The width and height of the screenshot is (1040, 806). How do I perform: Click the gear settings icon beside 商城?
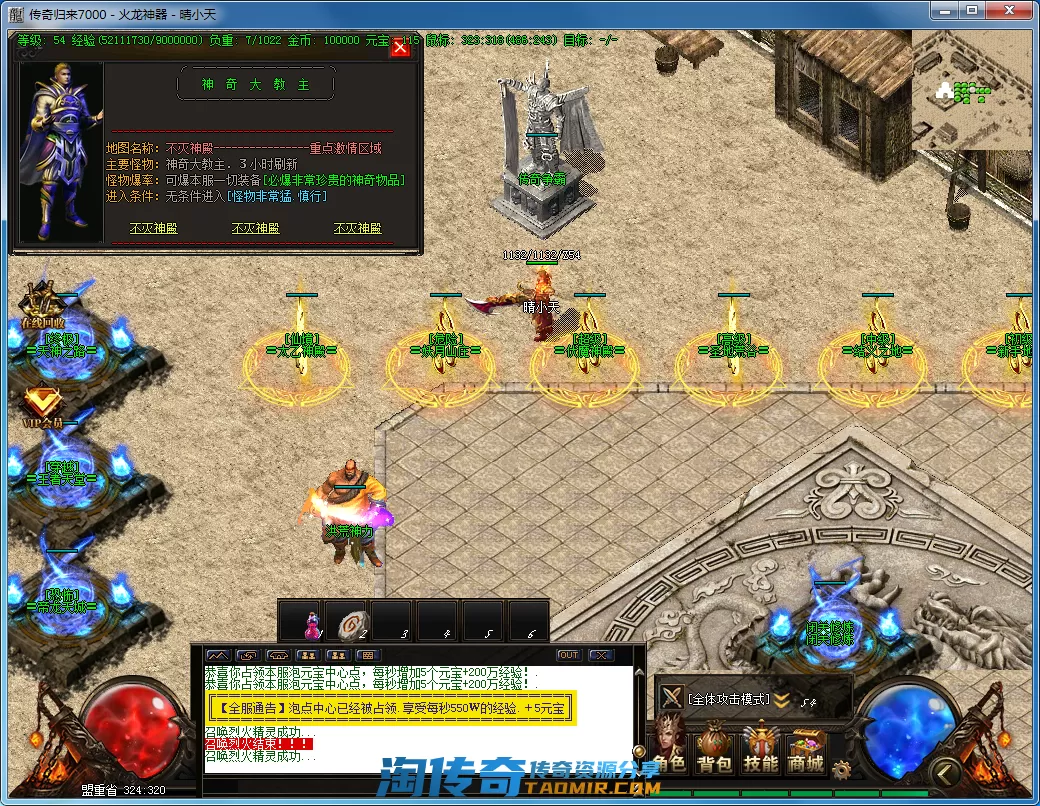[x=841, y=770]
